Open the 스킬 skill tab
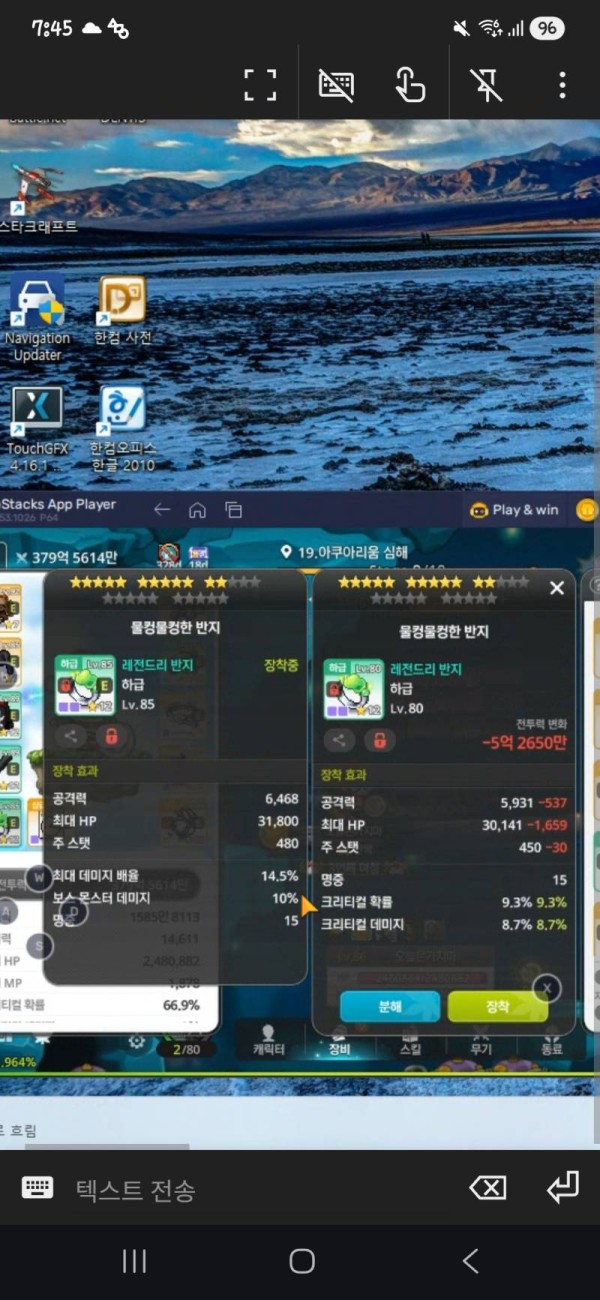This screenshot has width=600, height=1300. 410,1040
